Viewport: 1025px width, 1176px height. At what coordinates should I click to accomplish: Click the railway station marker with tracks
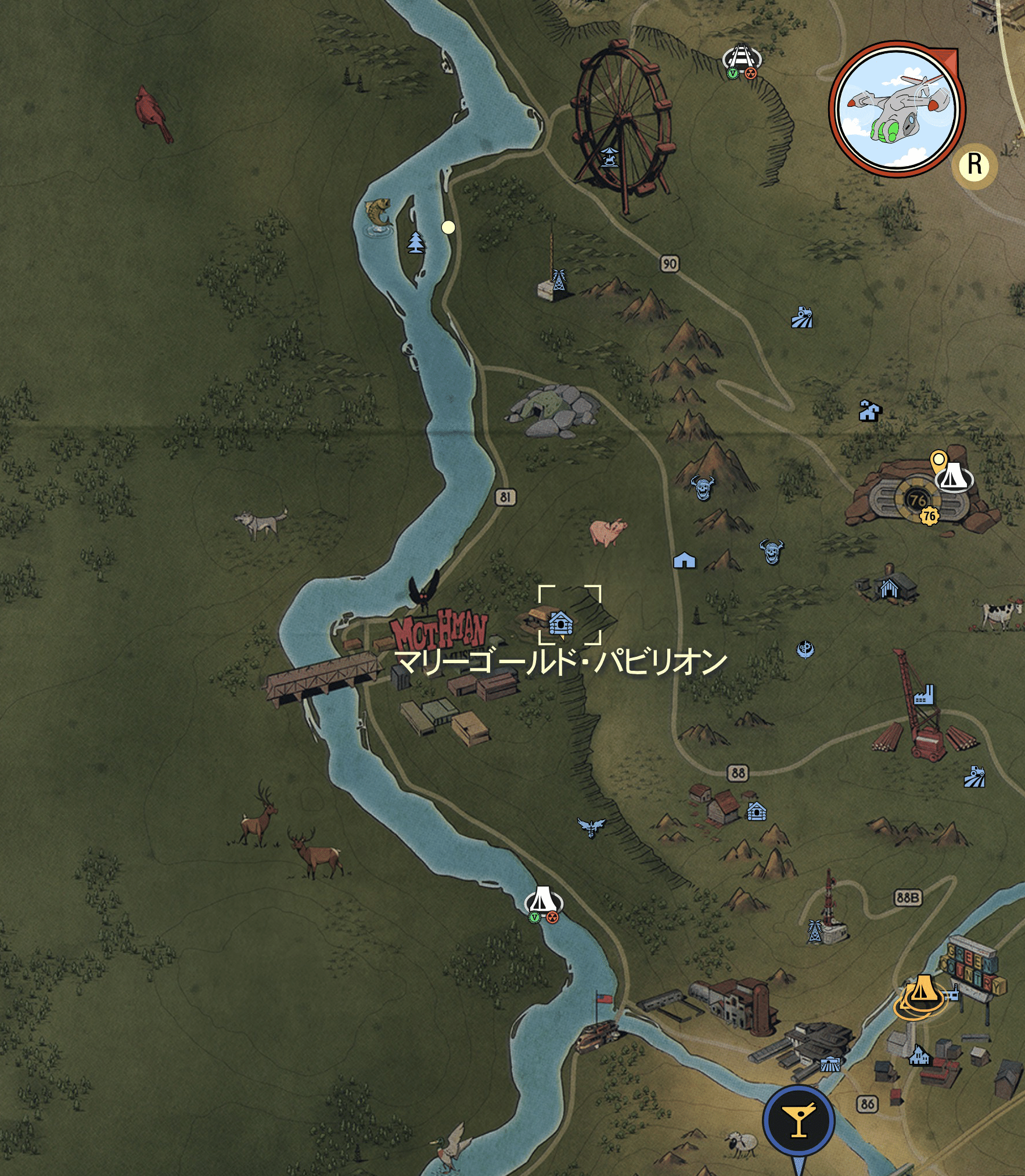point(742,57)
